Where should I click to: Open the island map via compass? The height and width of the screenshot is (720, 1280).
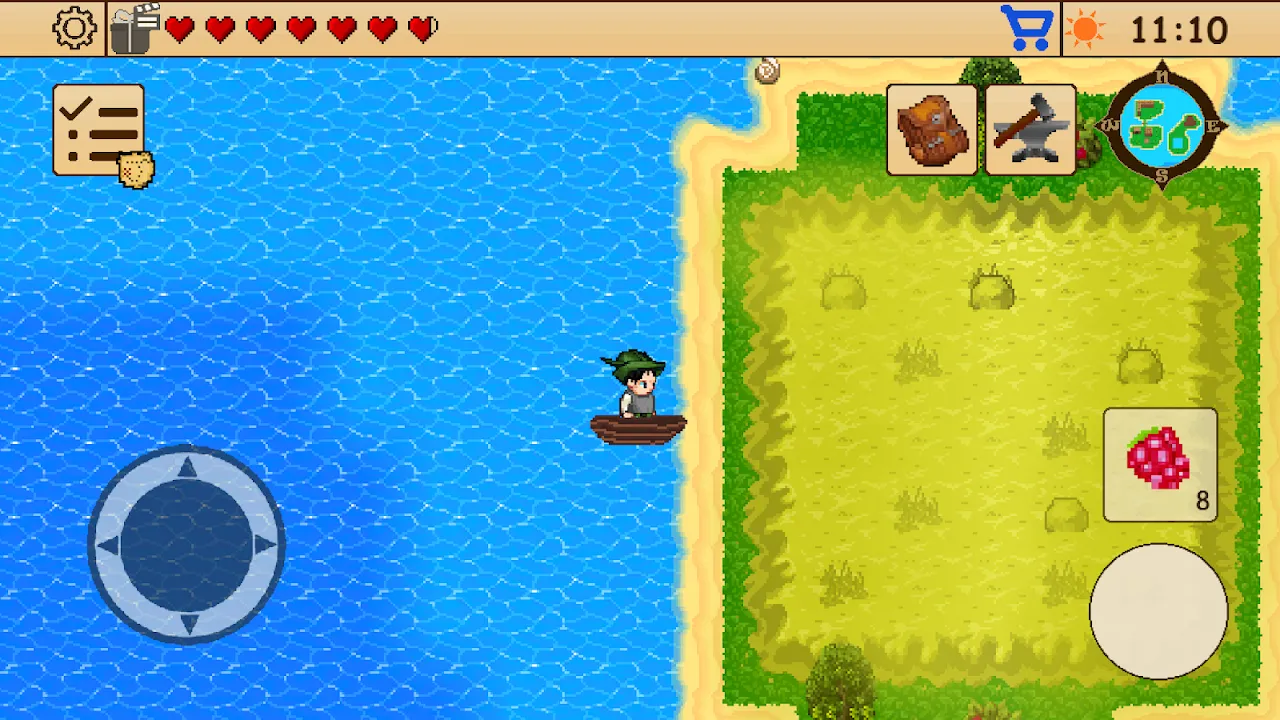click(x=1161, y=128)
